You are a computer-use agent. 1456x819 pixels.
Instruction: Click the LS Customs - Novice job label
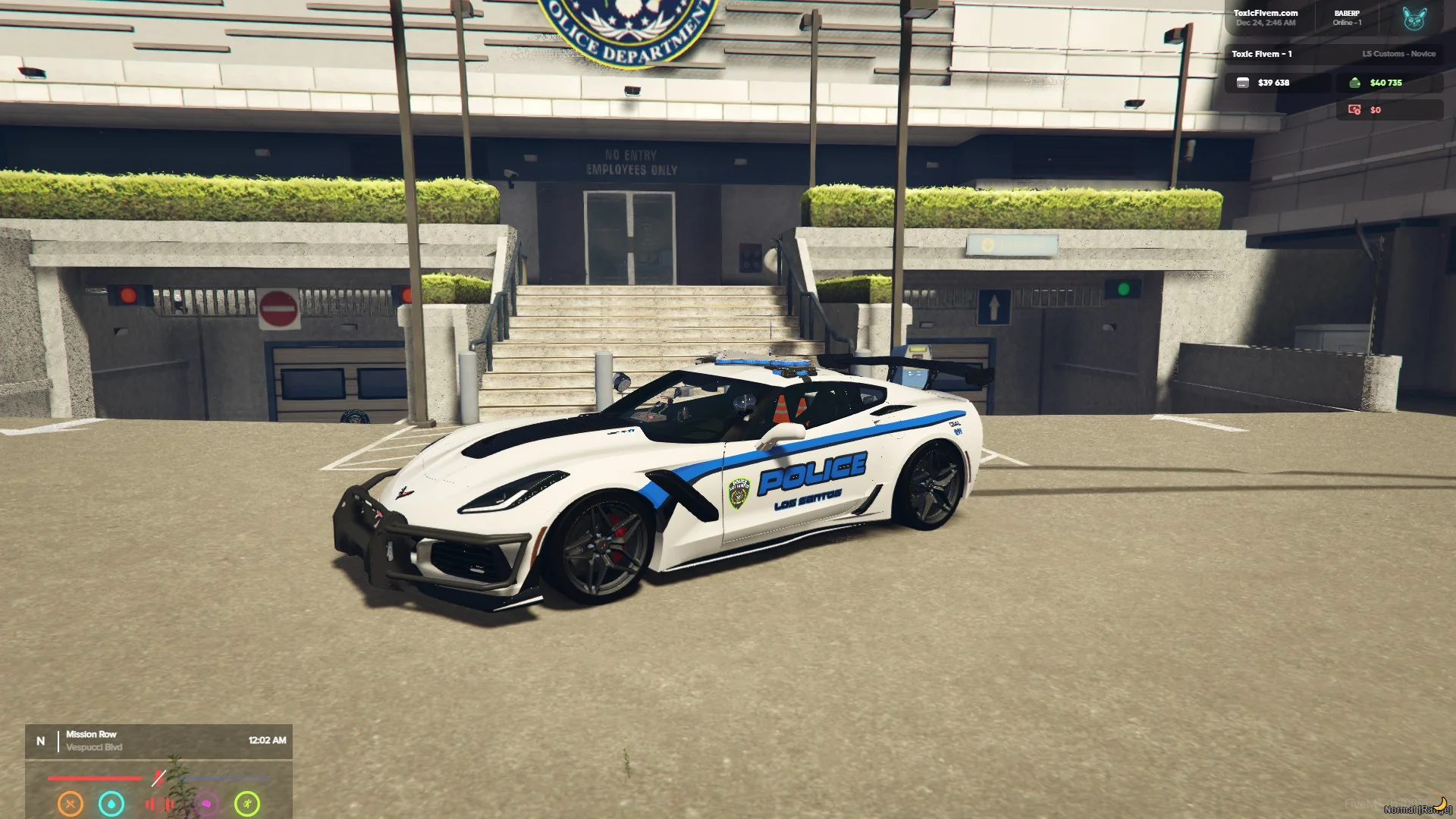tap(1398, 54)
